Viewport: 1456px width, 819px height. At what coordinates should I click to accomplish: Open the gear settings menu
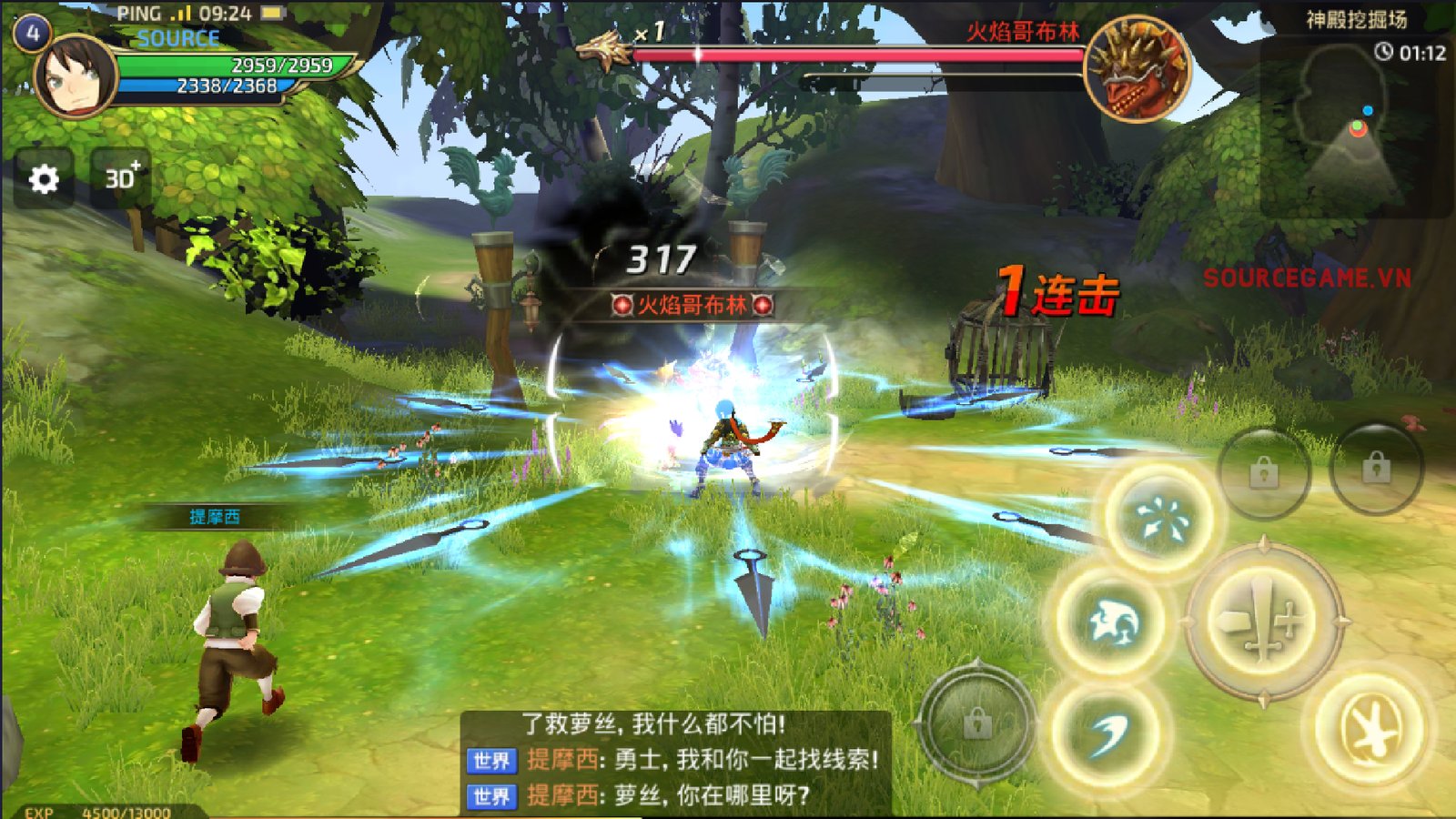point(43,179)
